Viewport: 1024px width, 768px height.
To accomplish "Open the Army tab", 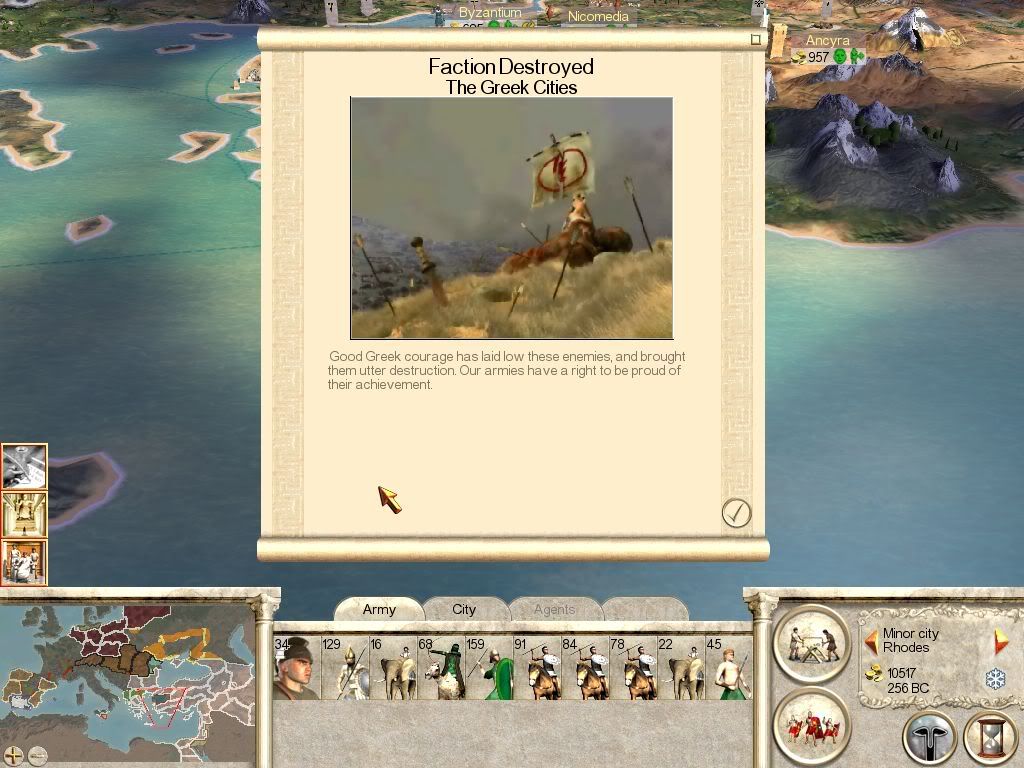I will coord(379,609).
